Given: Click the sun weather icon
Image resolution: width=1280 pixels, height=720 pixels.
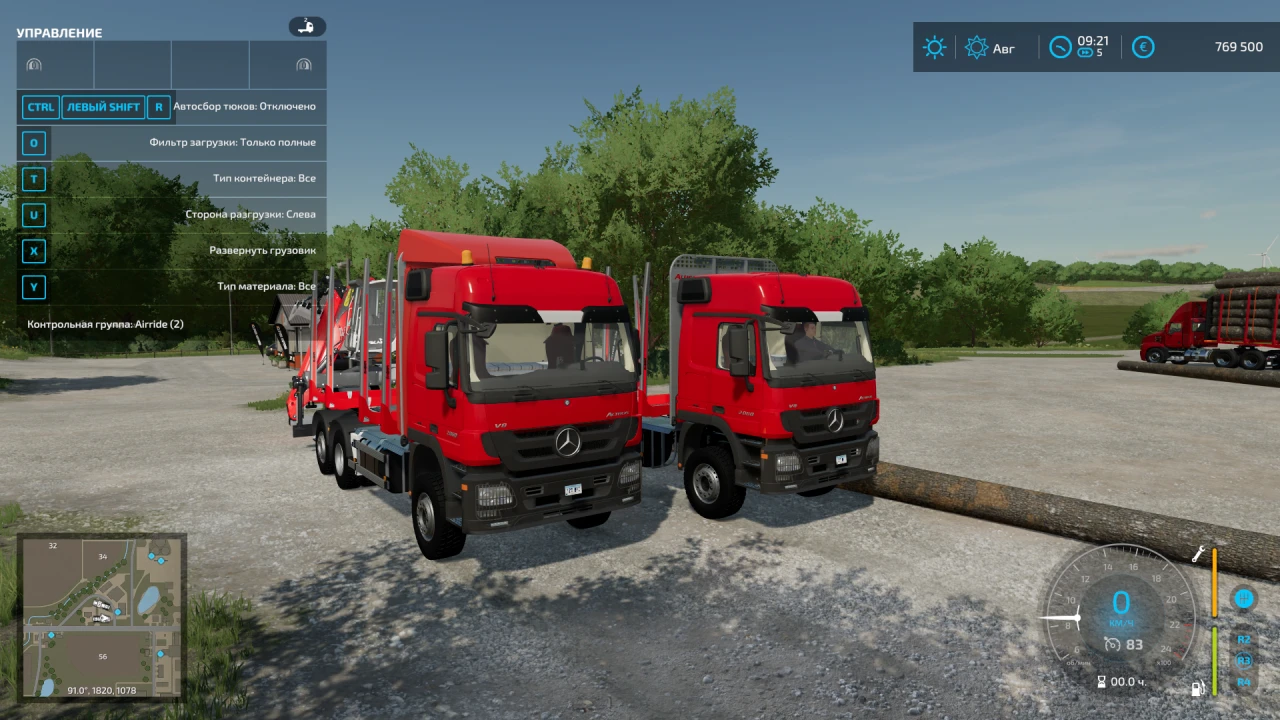Looking at the screenshot, I should pyautogui.click(x=934, y=47).
